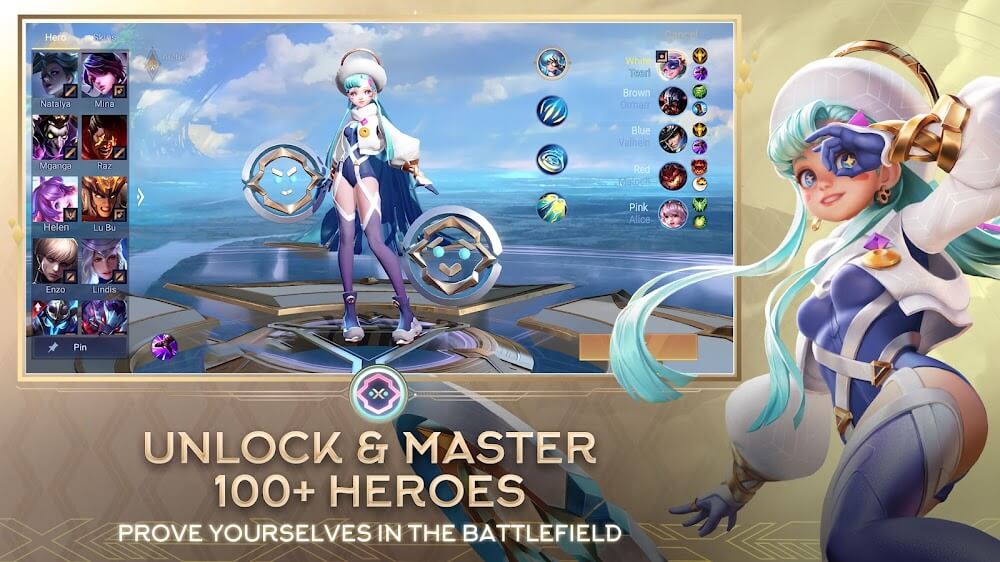
Task: Open the hero portrait icon above the skills
Action: point(551,63)
